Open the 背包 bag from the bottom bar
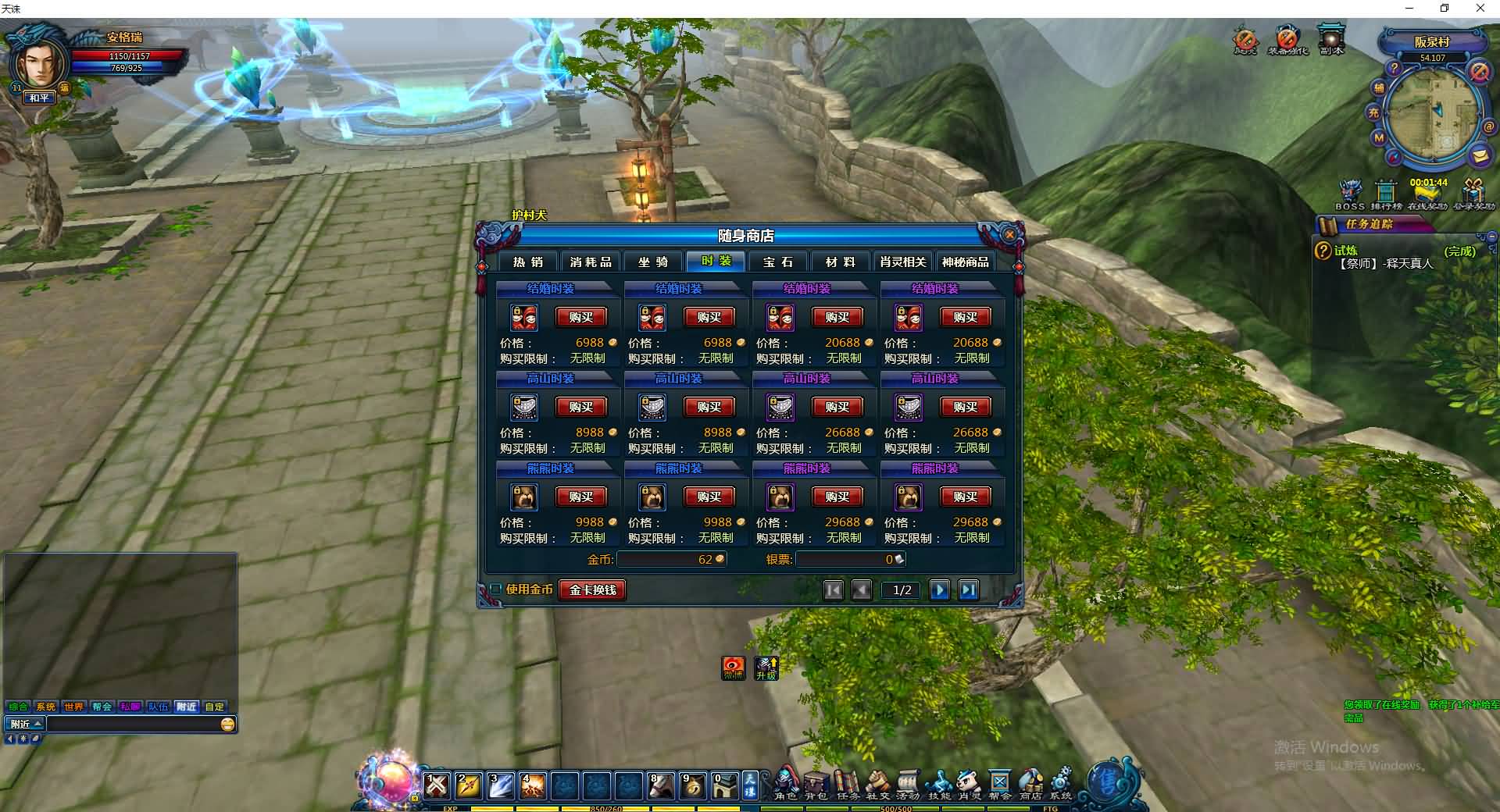1500x812 pixels. tap(816, 783)
